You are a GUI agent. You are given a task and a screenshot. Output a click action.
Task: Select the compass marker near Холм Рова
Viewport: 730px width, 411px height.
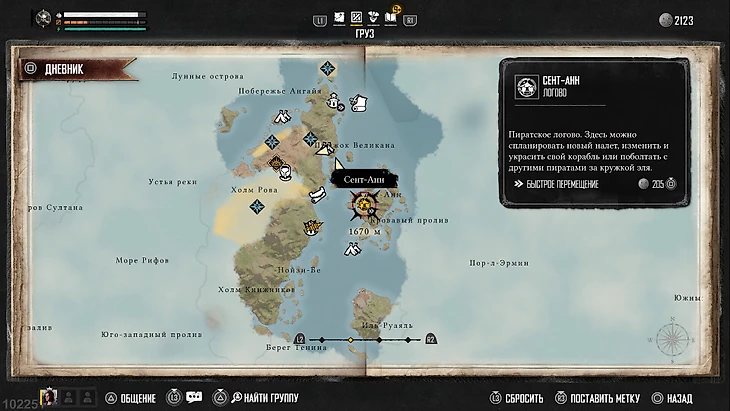(257, 206)
